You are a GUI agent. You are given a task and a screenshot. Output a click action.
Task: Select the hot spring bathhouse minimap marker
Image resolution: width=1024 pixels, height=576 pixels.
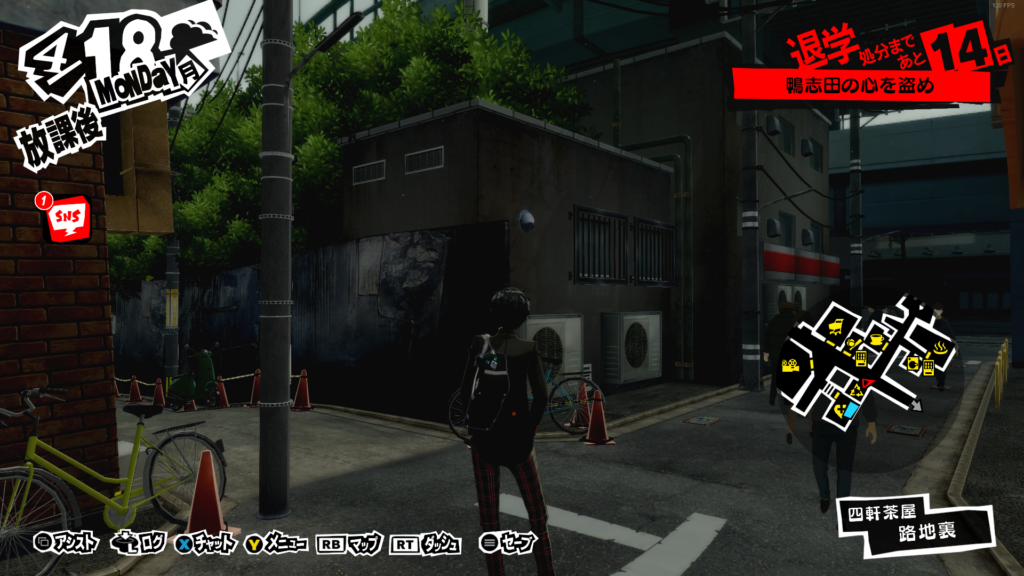click(x=940, y=347)
